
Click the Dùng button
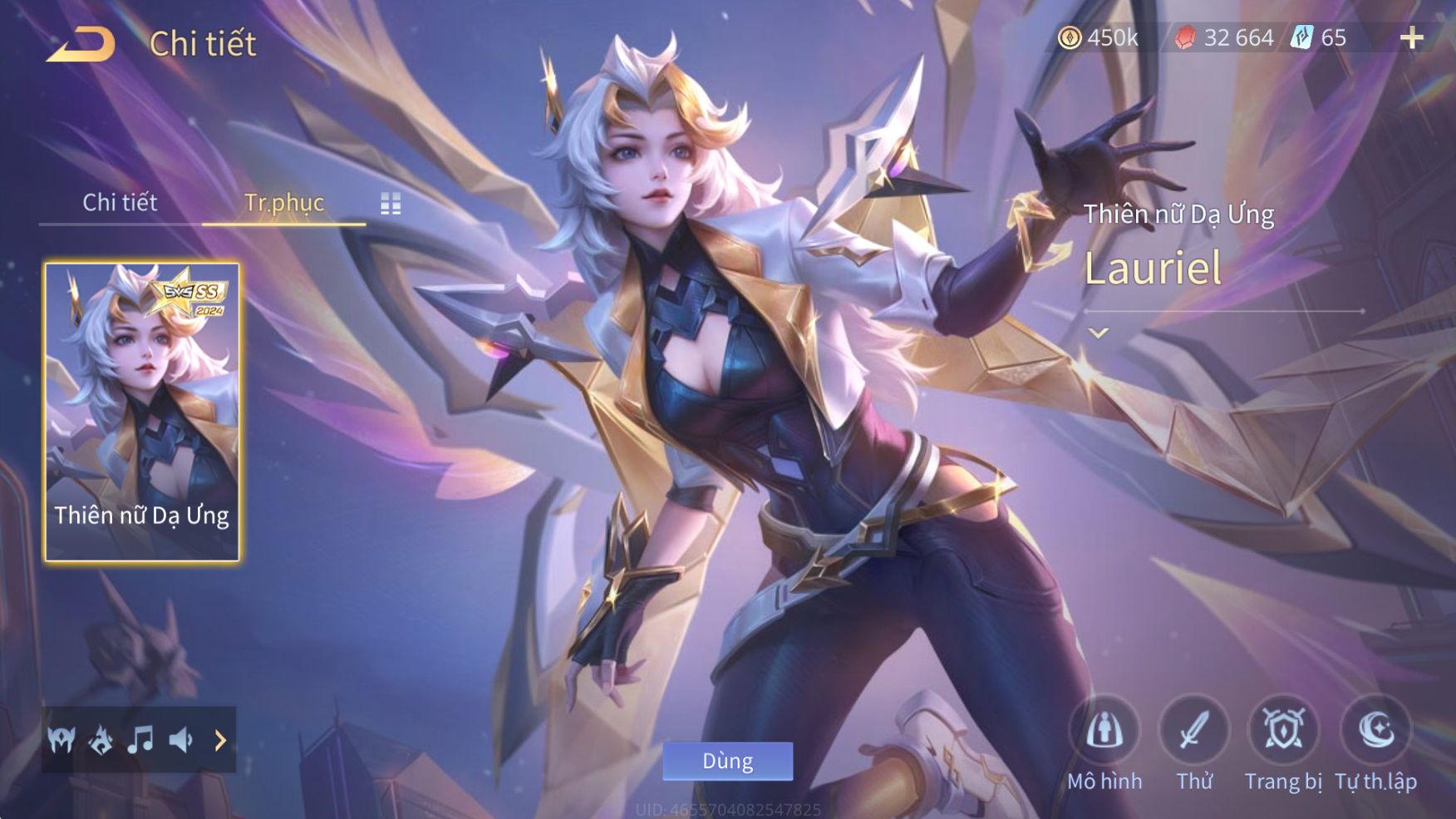click(x=727, y=761)
